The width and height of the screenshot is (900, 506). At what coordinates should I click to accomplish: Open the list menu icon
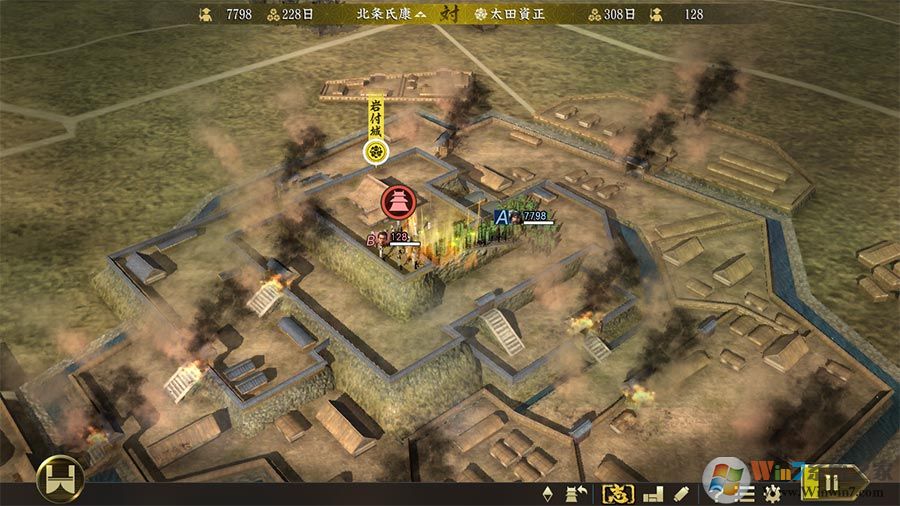pyautogui.click(x=747, y=493)
